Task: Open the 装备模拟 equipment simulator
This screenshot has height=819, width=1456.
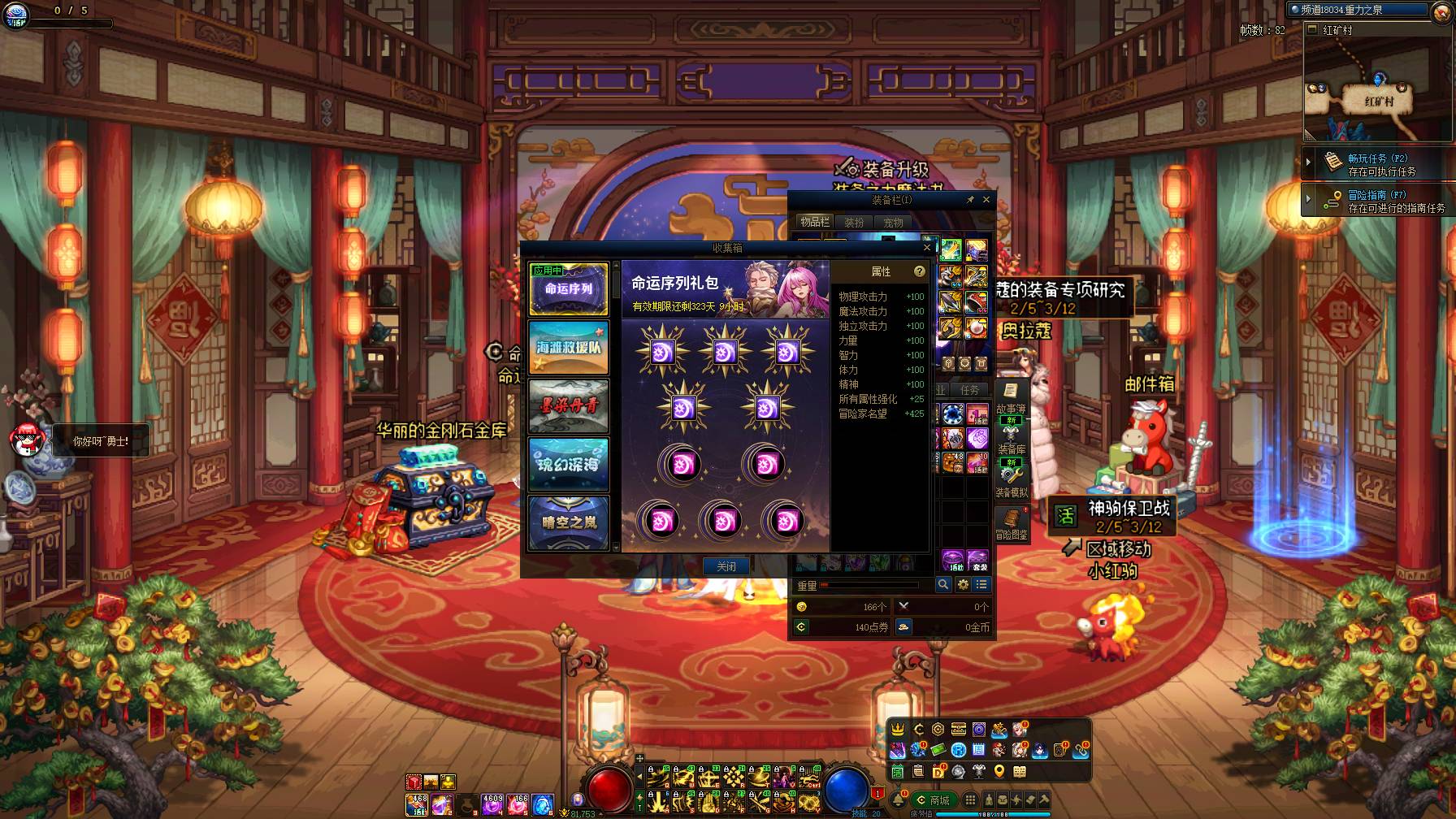Action: [x=1011, y=479]
